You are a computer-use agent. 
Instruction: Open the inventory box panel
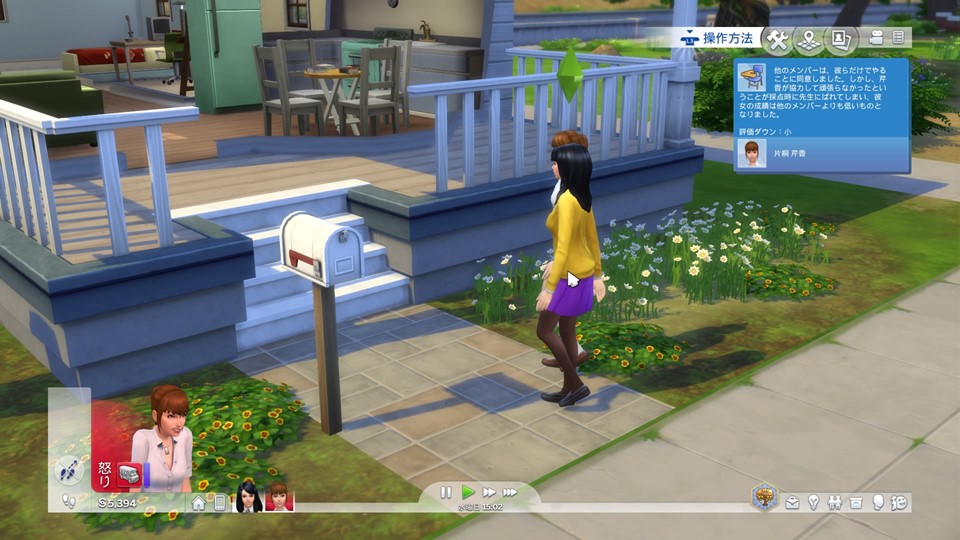click(856, 502)
